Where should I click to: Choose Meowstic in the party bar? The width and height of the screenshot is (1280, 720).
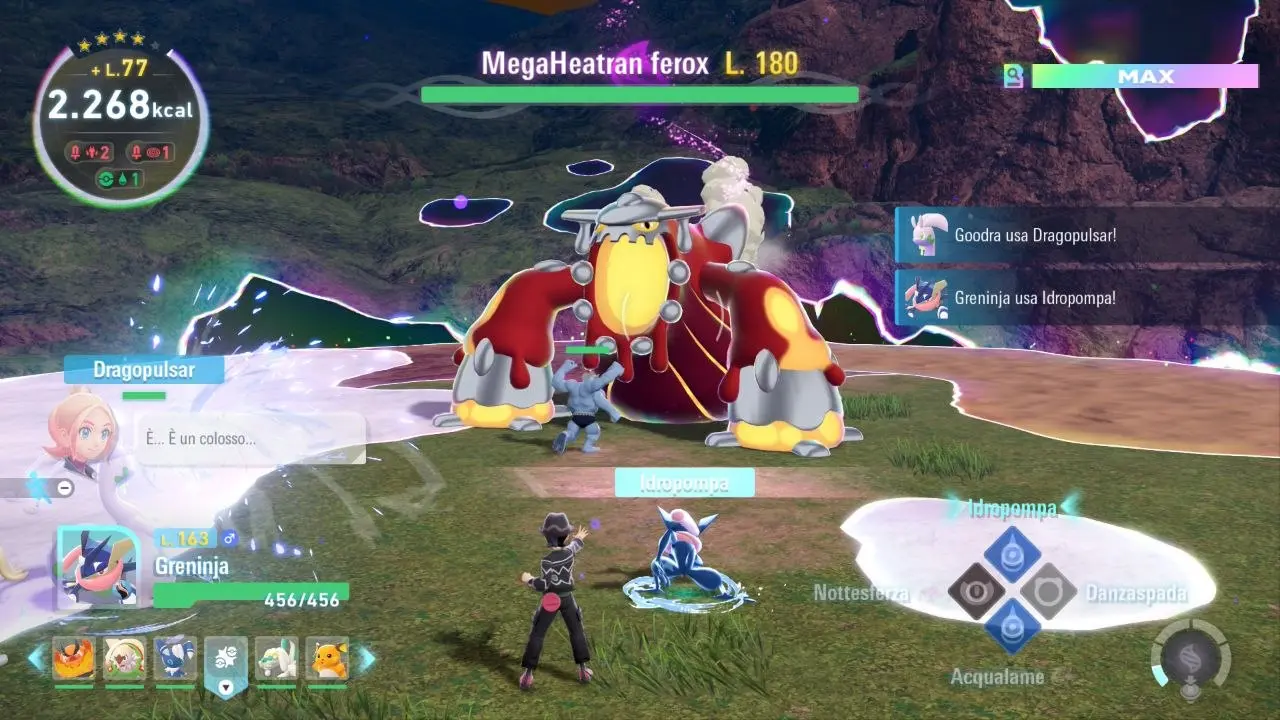pyautogui.click(x=175, y=659)
